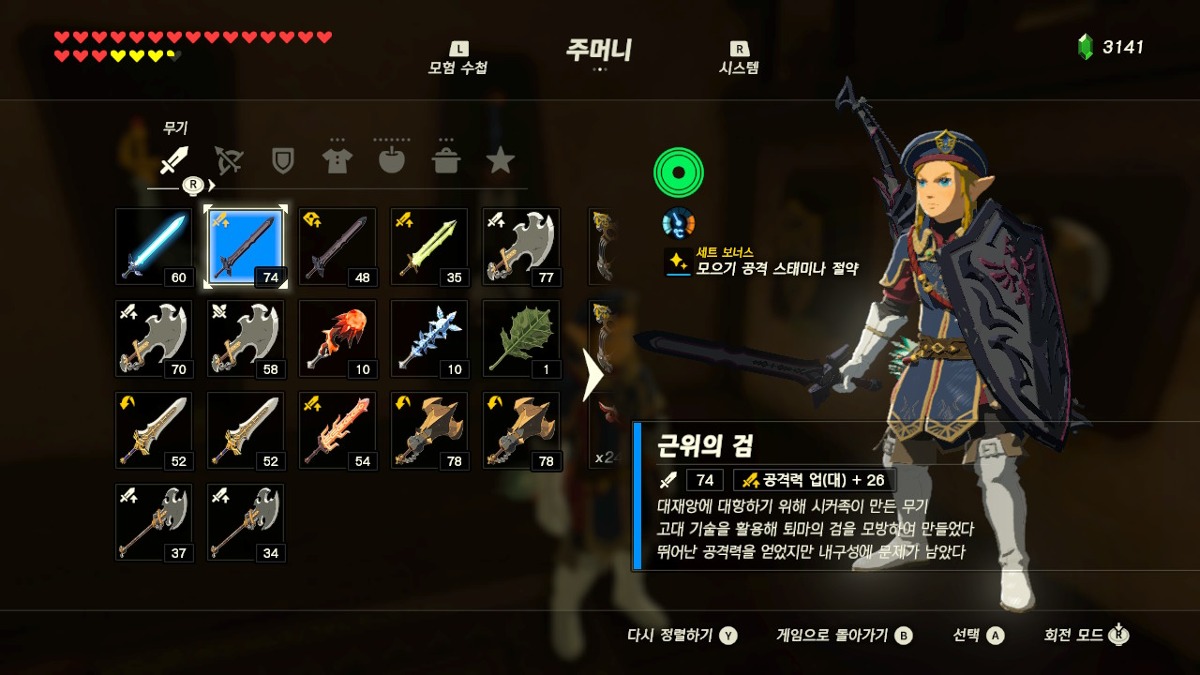Select the long axe with 34 attack
The height and width of the screenshot is (675, 1200).
tap(245, 523)
